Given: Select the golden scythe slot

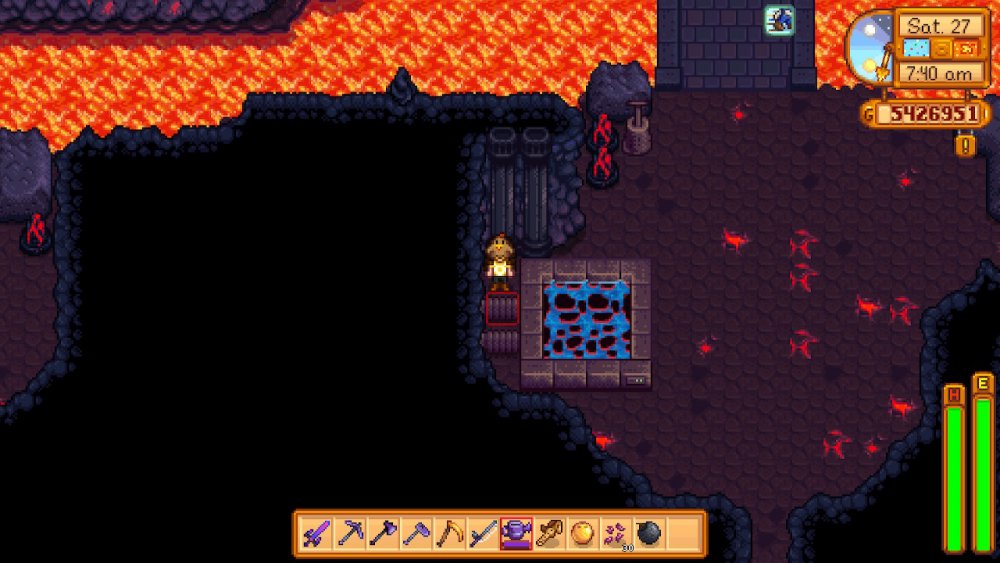Looking at the screenshot, I should [x=449, y=534].
